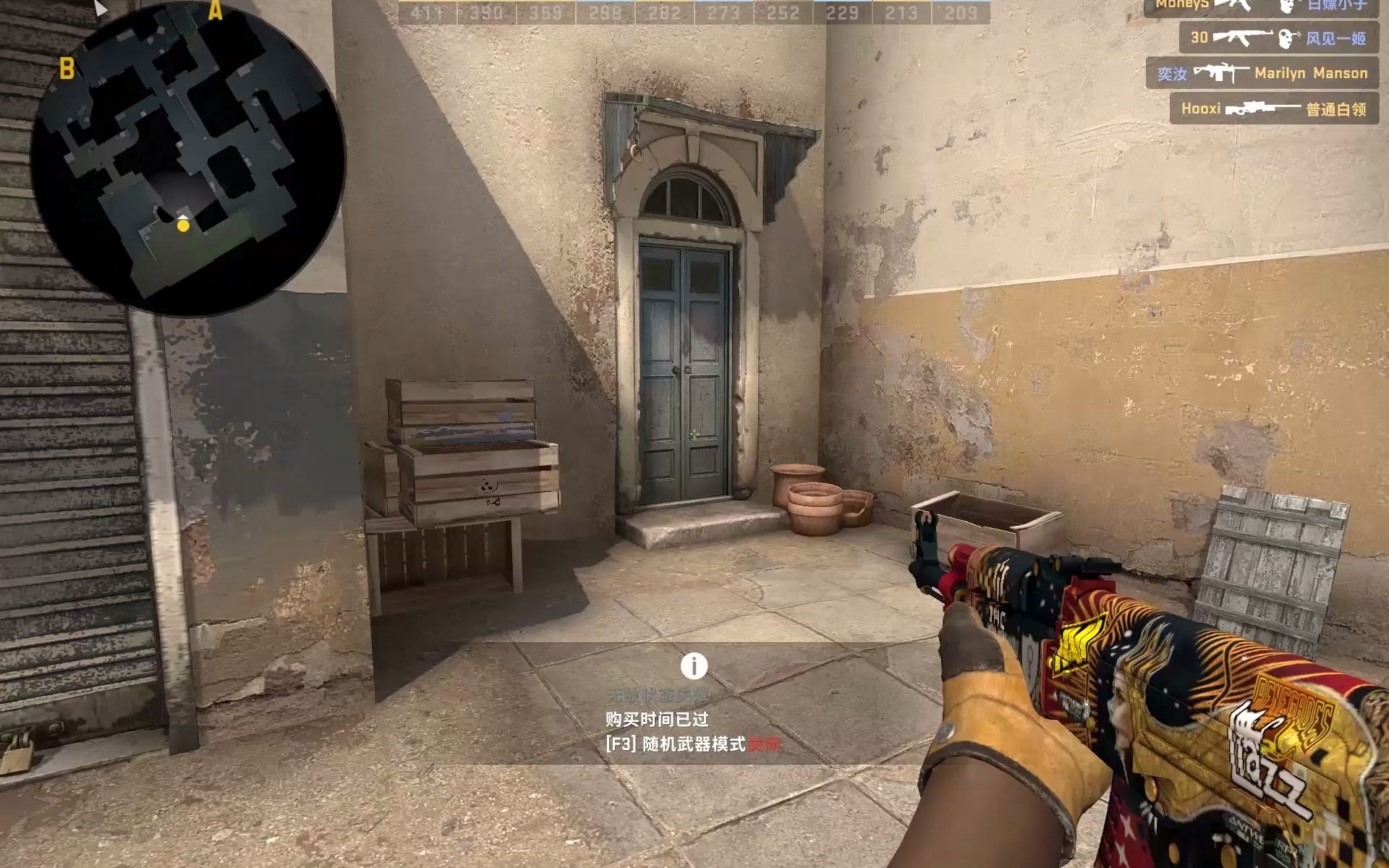
Task: Click the AWP sniper icon in Hooxi's killfeed row
Action: (1265, 109)
